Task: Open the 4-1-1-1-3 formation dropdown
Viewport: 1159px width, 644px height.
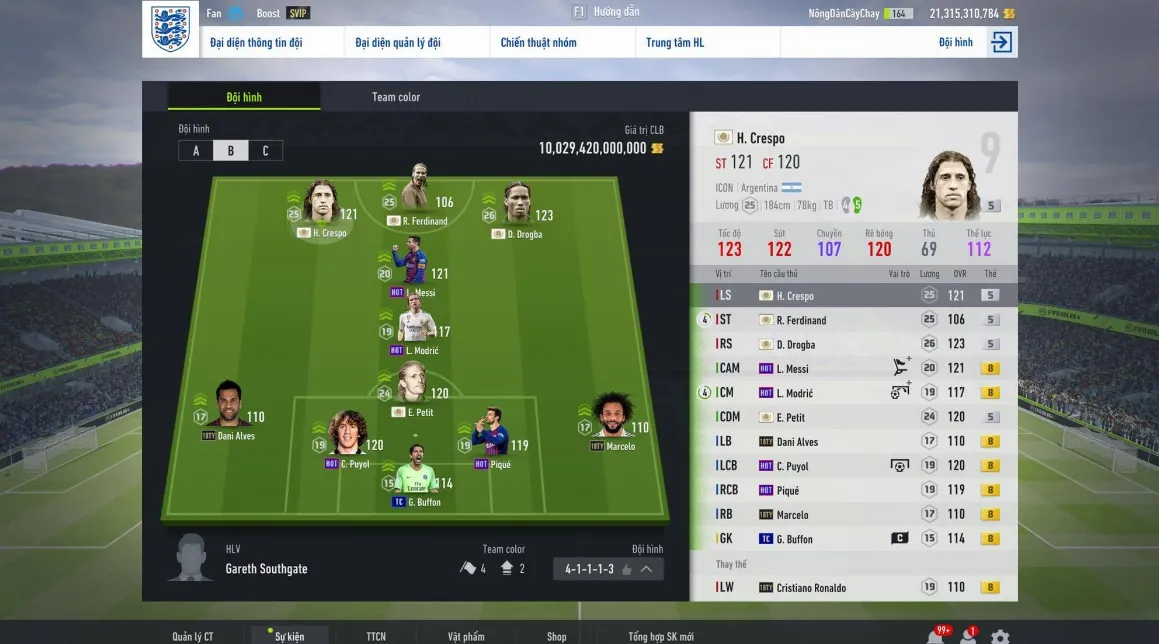Action: click(608, 569)
